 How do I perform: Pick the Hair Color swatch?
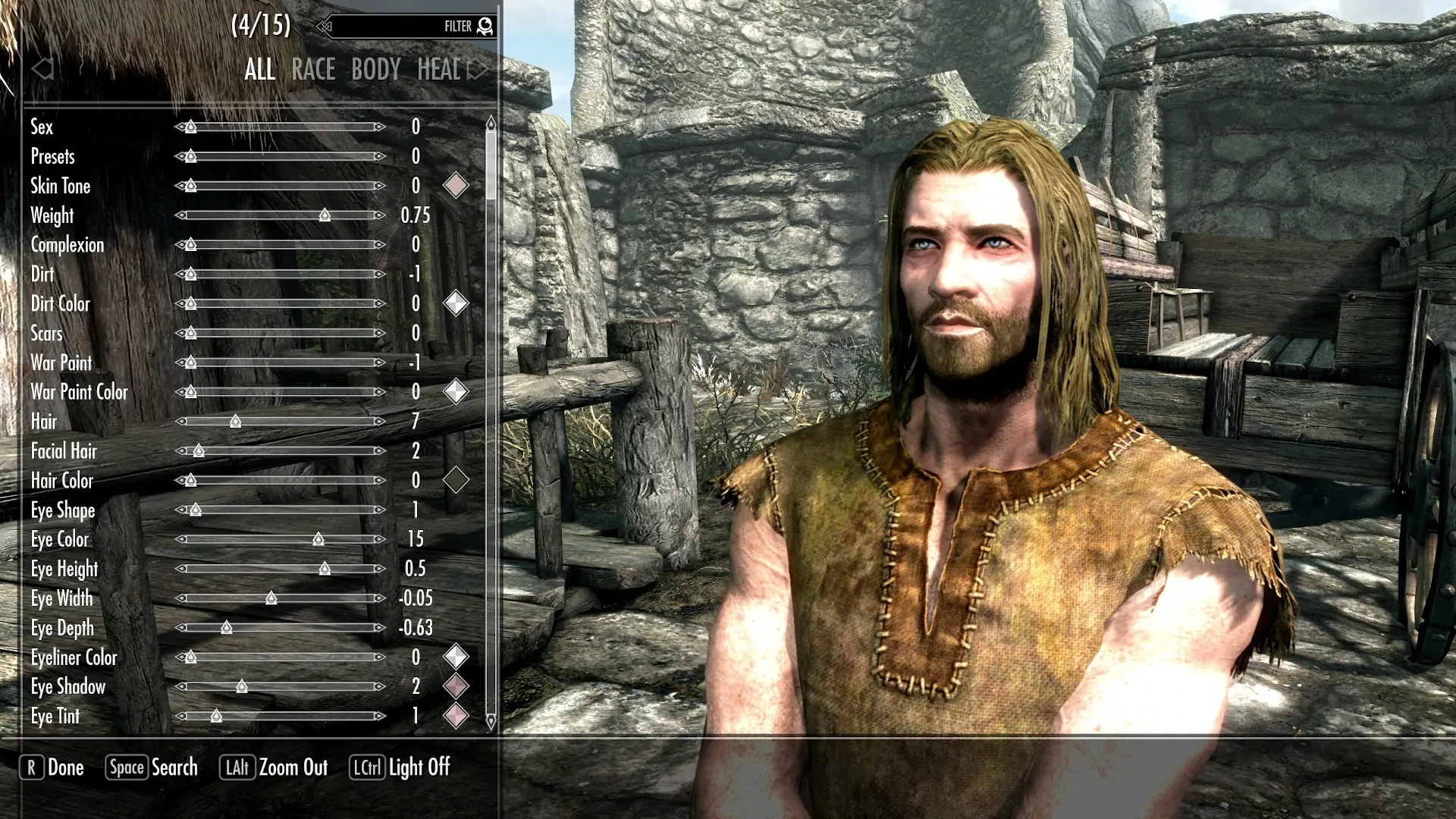coord(455,480)
